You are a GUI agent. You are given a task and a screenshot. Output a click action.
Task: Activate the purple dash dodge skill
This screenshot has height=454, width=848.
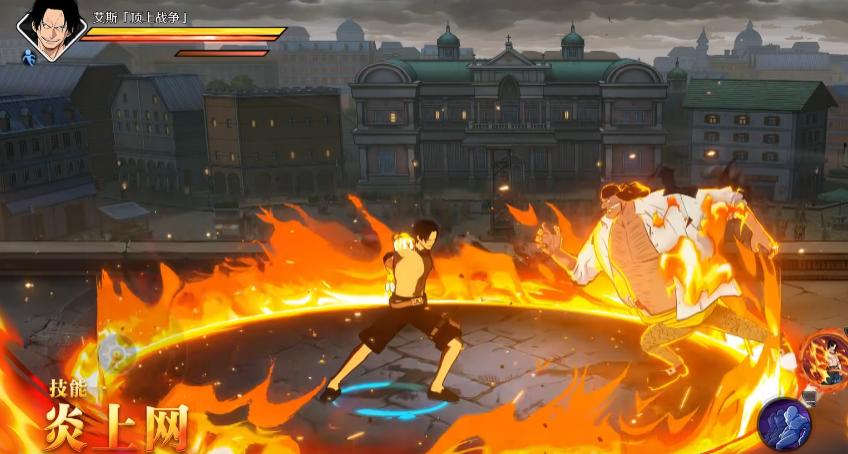coord(784,422)
